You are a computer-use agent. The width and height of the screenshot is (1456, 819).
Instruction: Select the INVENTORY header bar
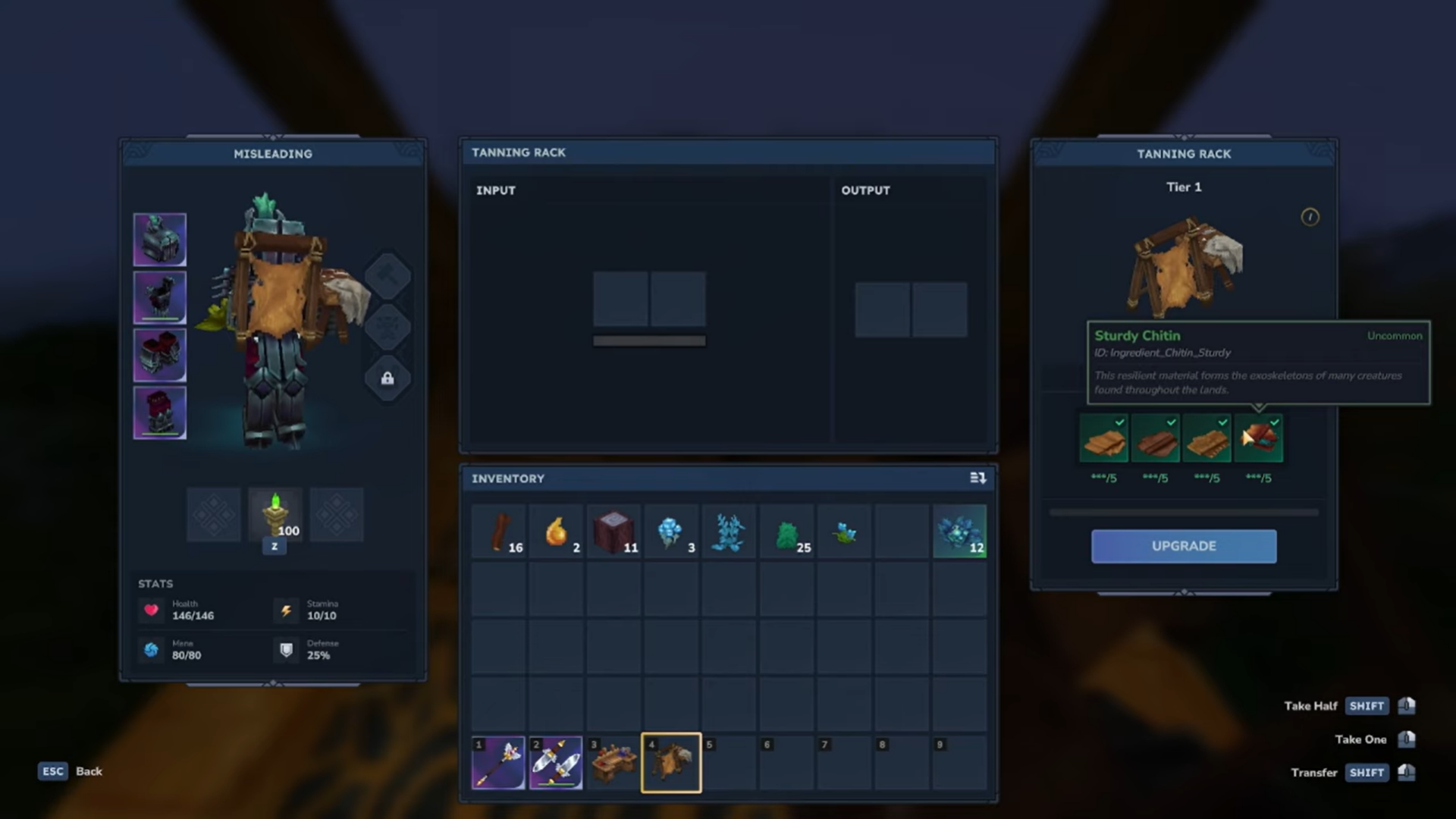coord(509,479)
